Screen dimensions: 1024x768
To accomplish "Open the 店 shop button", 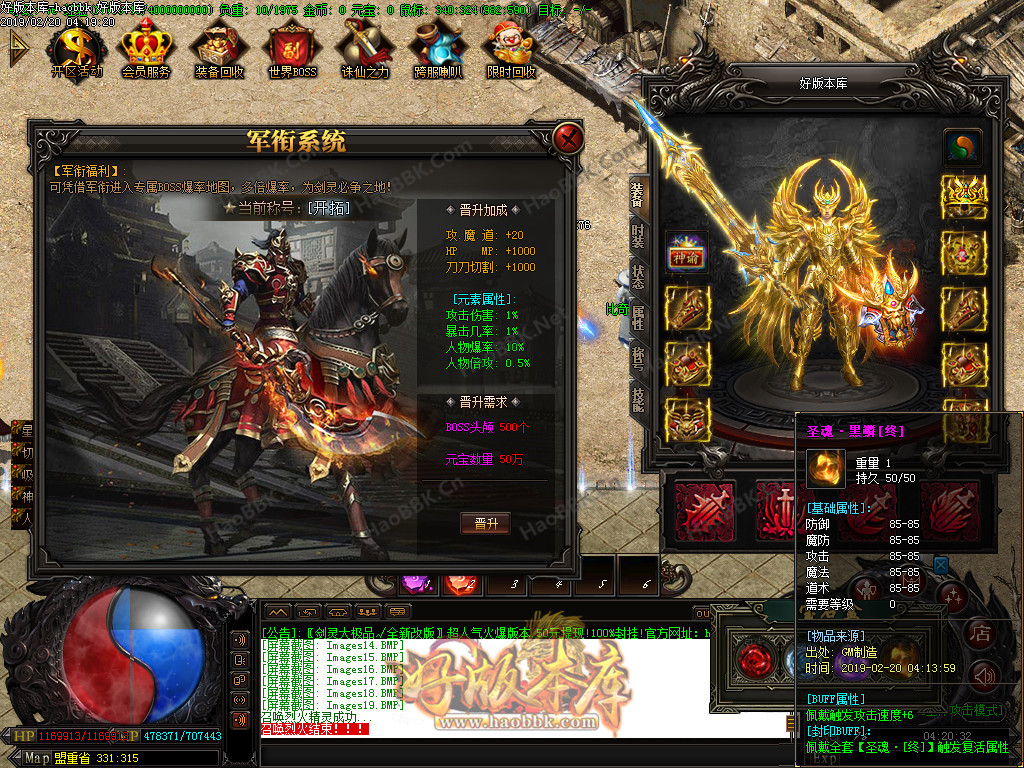I will (x=981, y=632).
